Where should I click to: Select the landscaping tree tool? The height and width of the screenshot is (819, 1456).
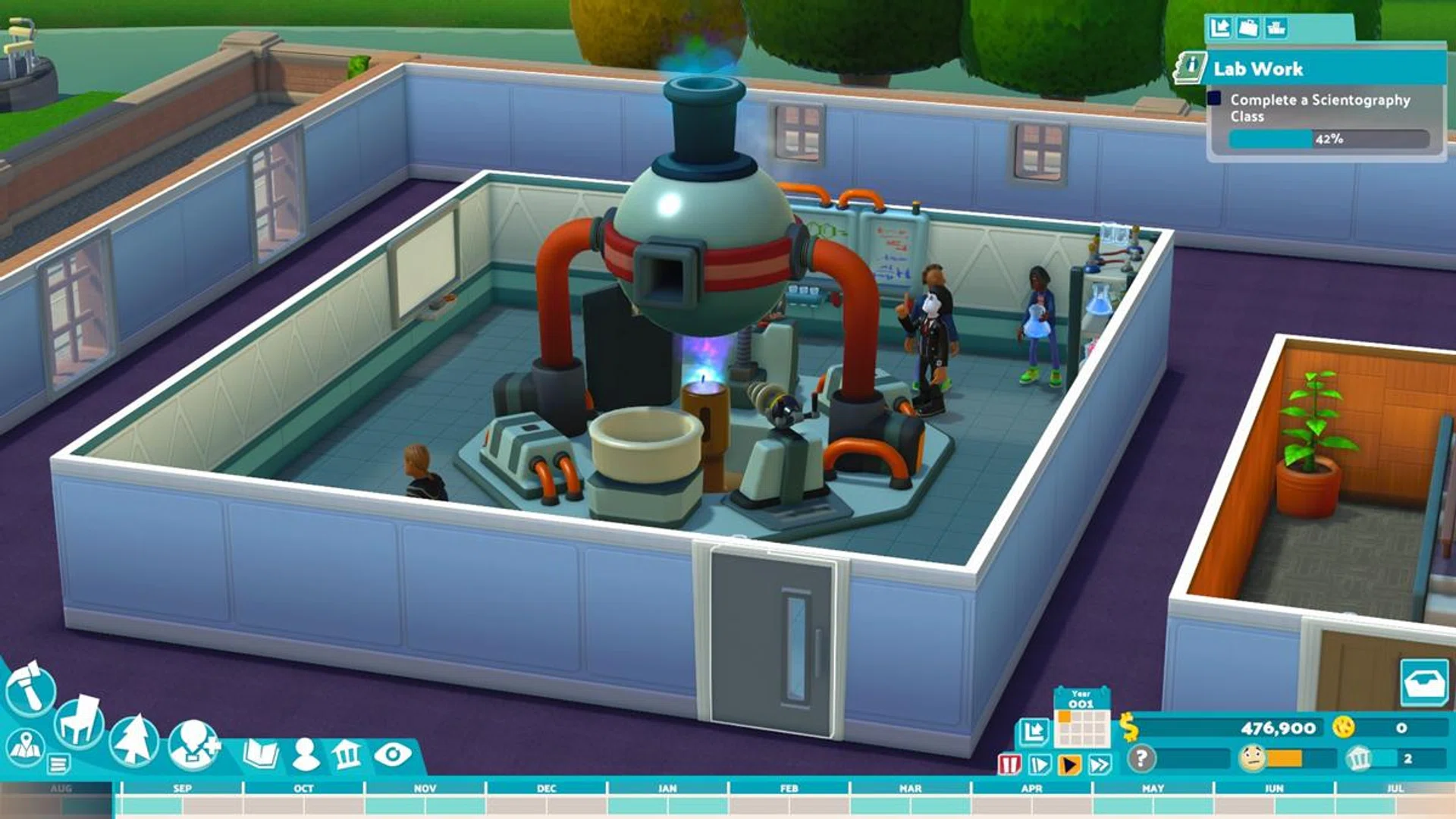(134, 741)
